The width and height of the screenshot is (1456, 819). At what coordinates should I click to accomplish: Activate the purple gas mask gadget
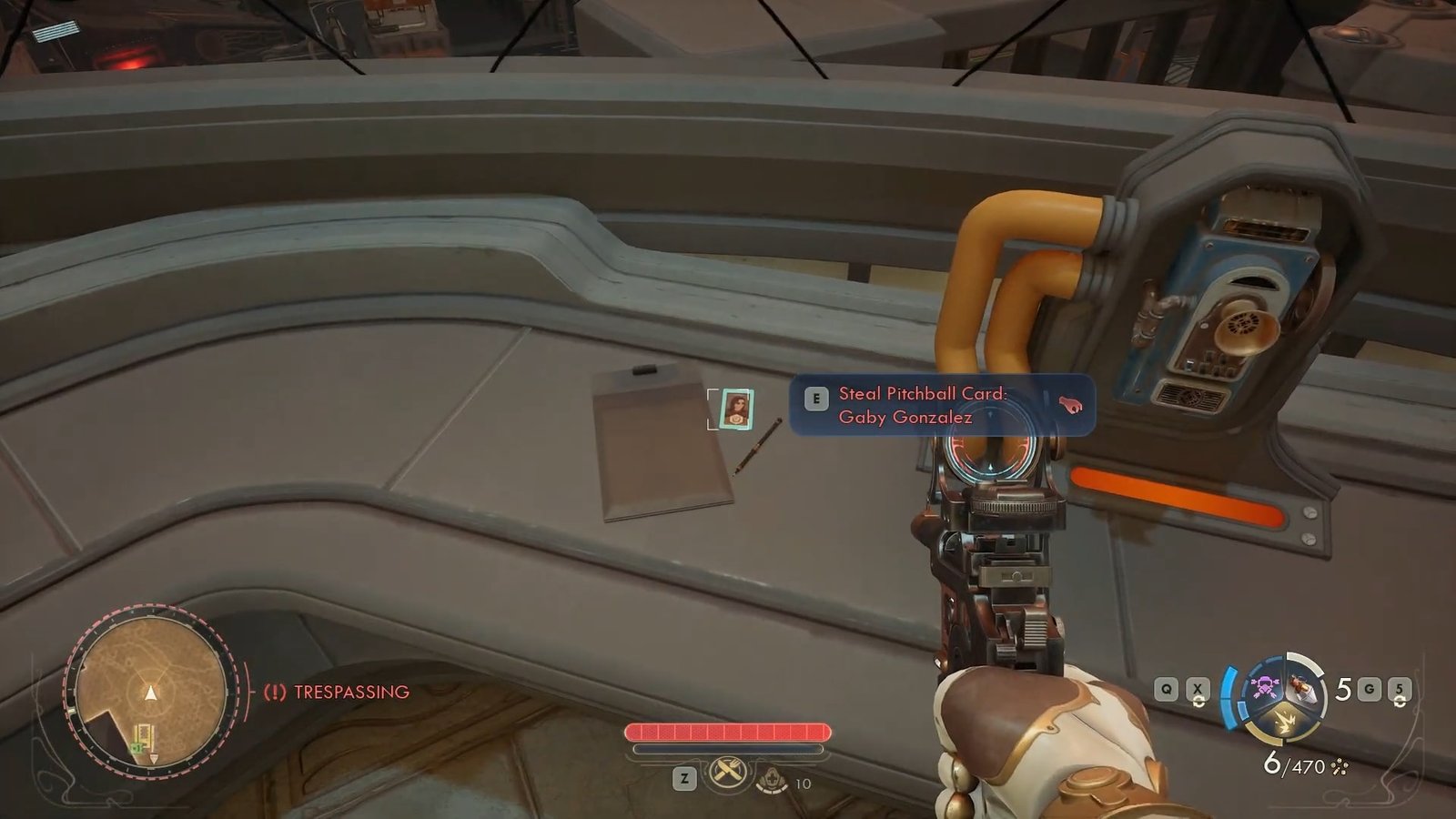[1263, 685]
